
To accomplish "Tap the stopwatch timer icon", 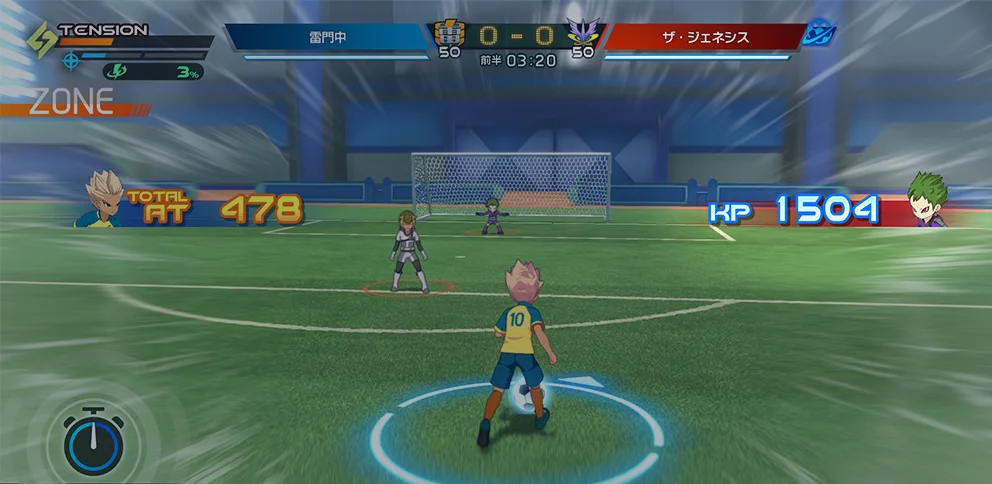I will [x=93, y=443].
